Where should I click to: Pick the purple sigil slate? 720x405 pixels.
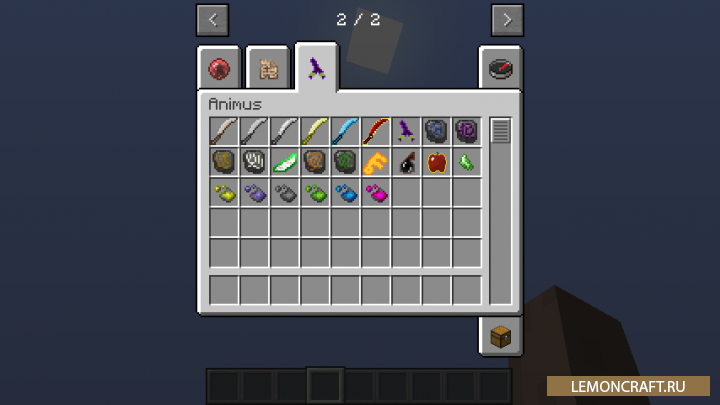click(x=466, y=131)
